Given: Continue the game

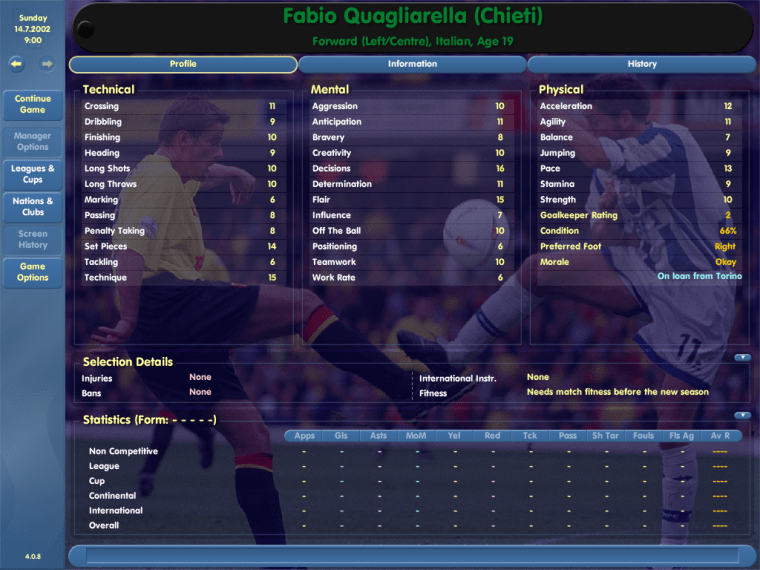Looking at the screenshot, I should click(x=33, y=104).
